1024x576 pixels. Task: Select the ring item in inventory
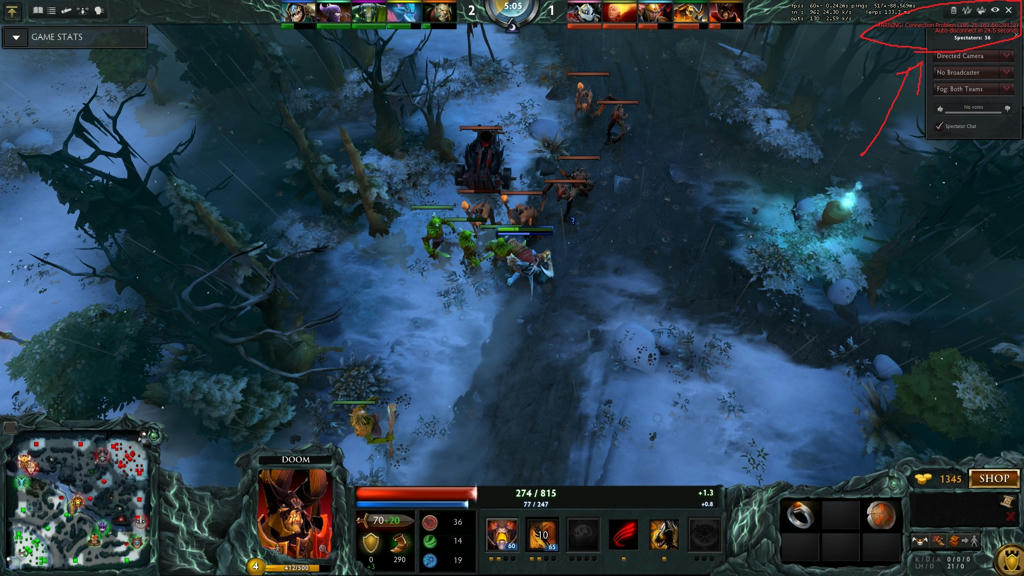click(x=800, y=515)
